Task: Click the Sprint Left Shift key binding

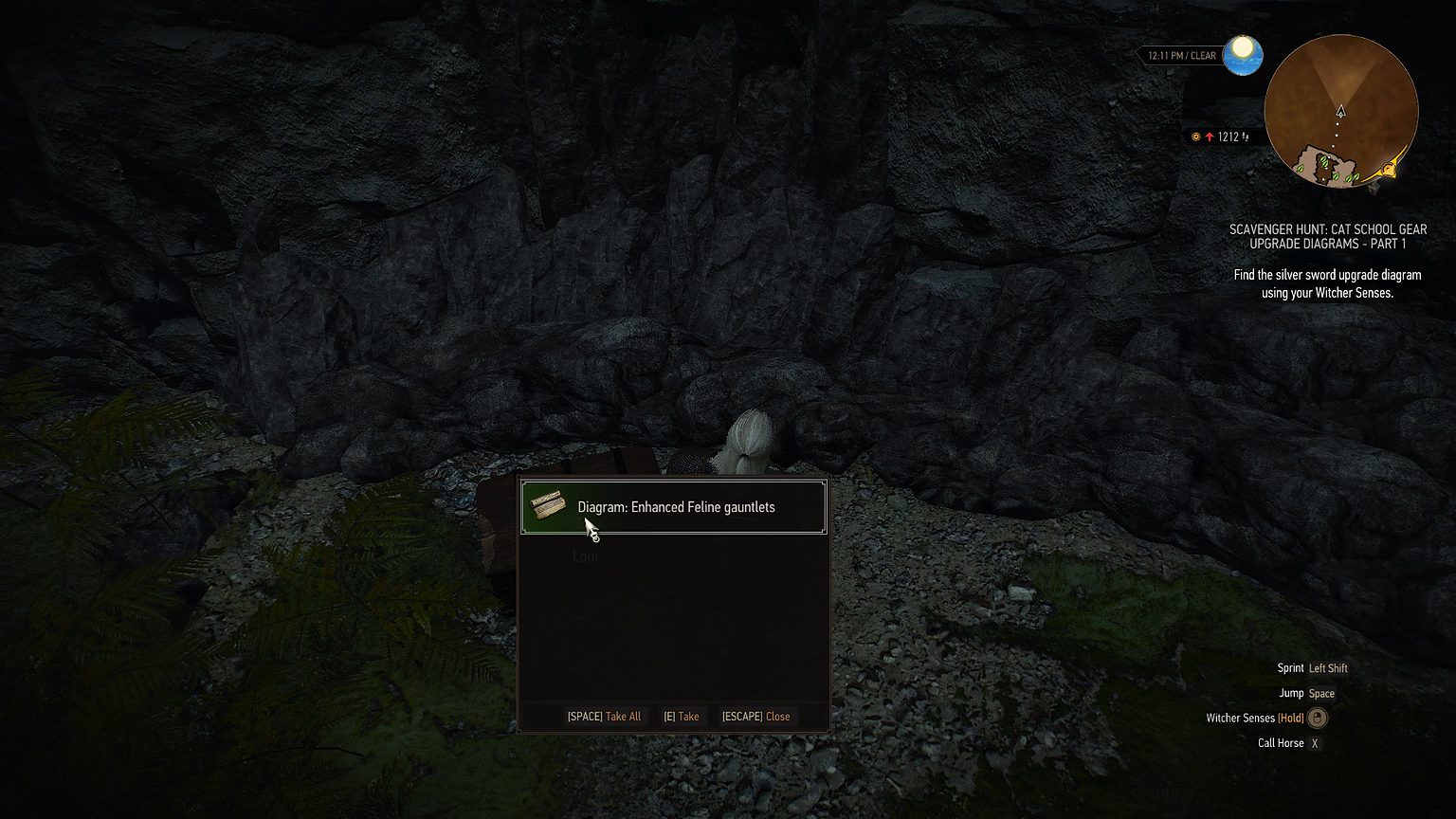Action: [x=1328, y=668]
